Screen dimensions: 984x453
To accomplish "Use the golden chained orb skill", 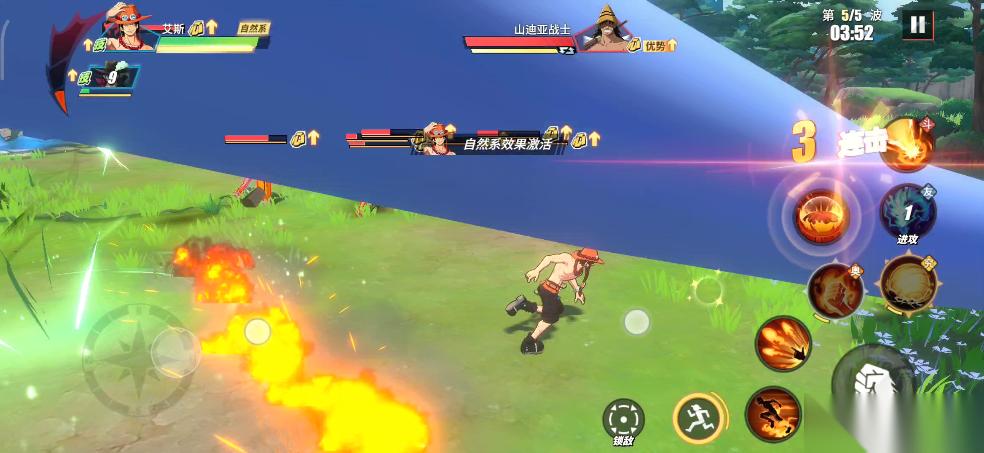I will coord(906,283).
